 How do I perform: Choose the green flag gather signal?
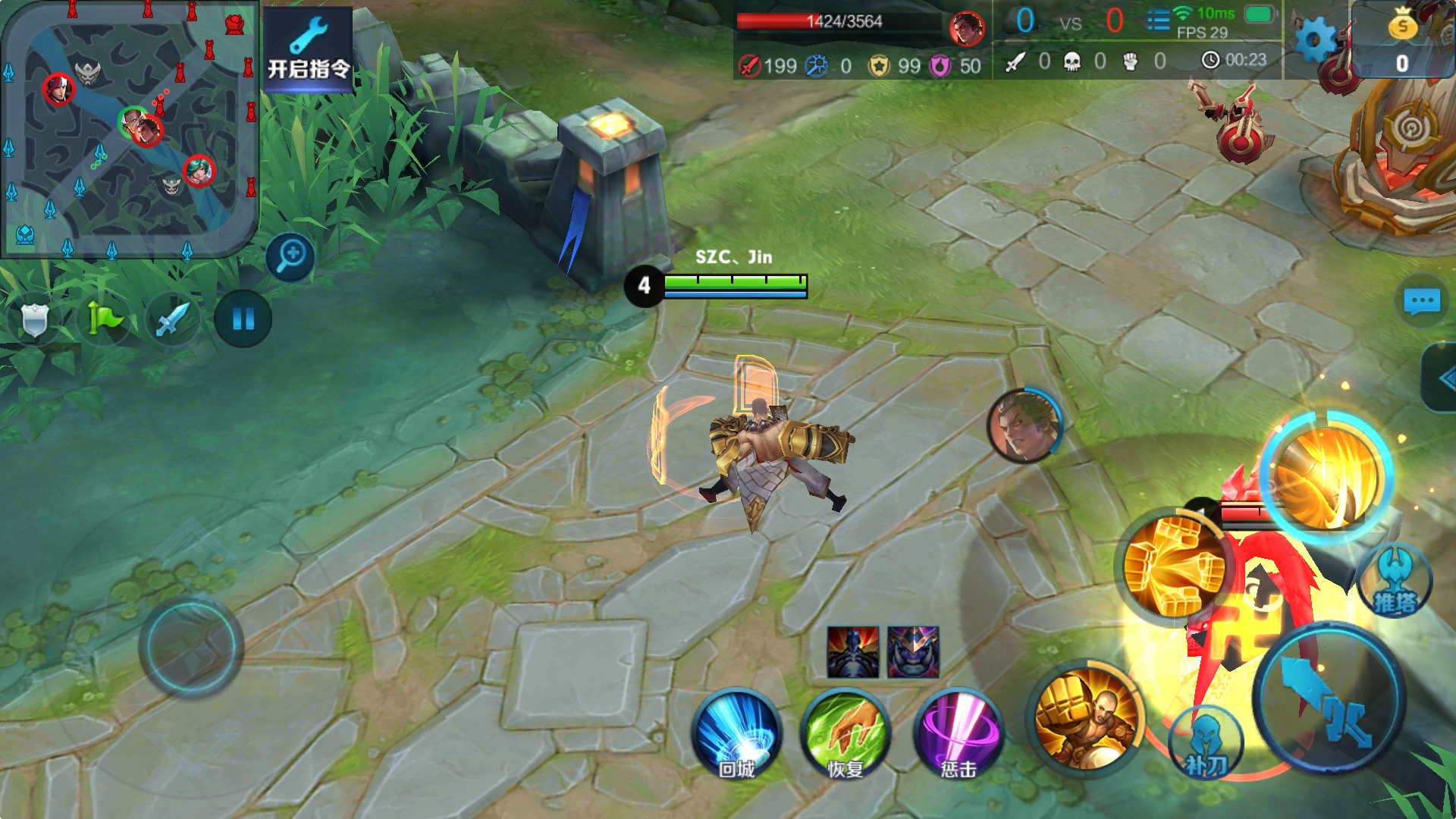104,319
